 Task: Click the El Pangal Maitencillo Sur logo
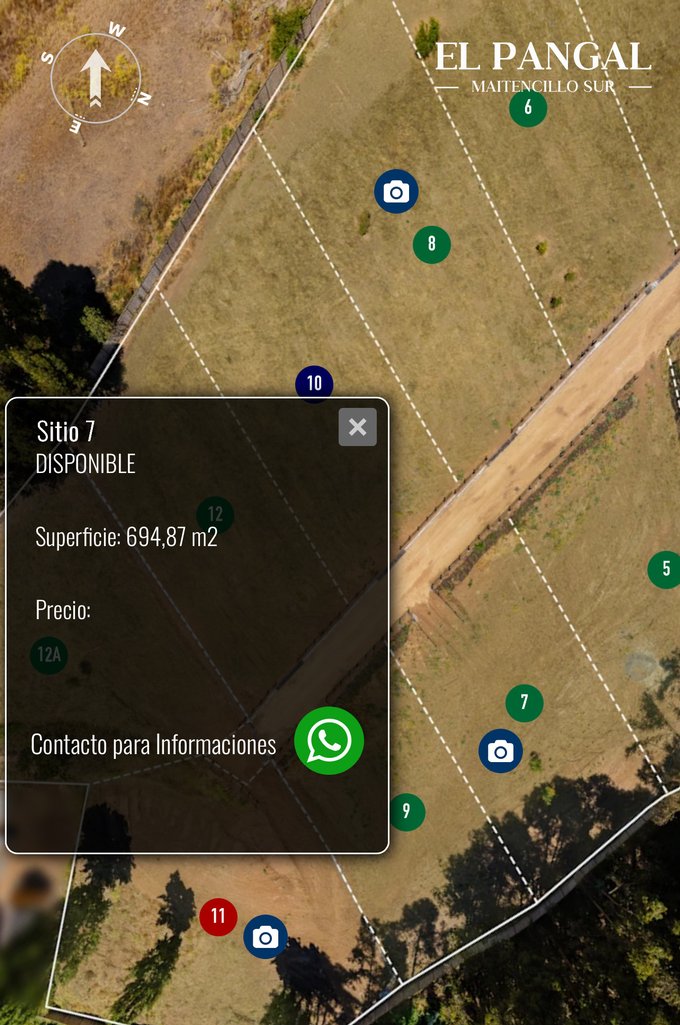tap(543, 66)
